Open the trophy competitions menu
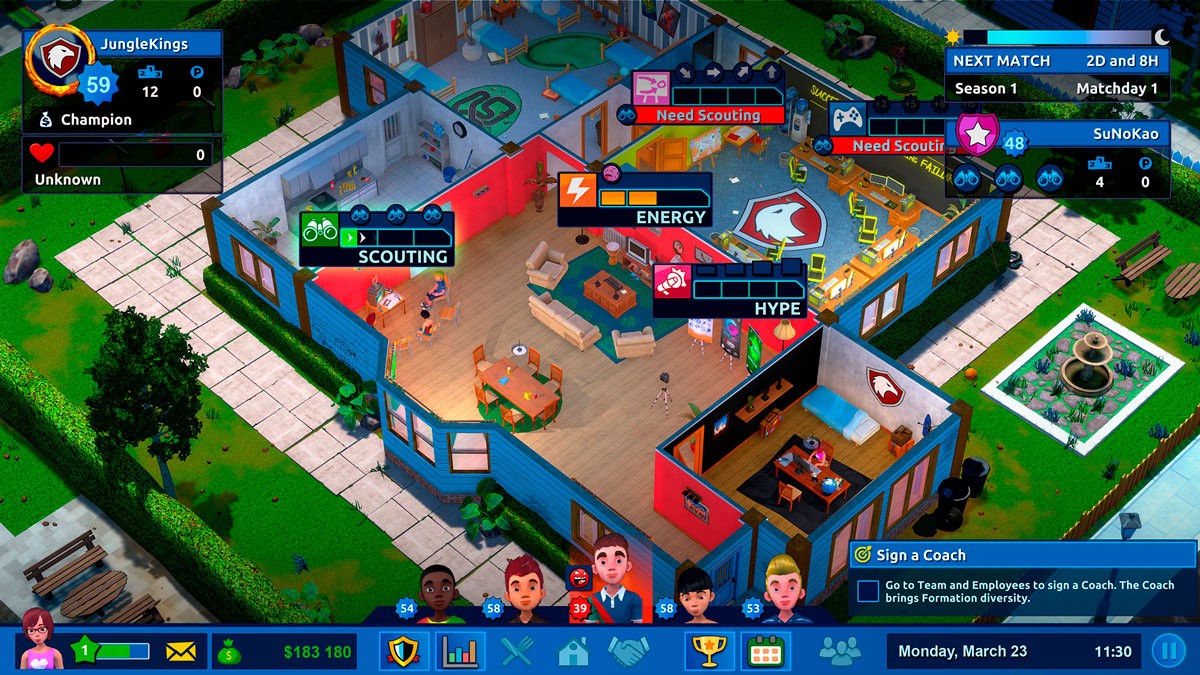Viewport: 1200px width, 675px height. (x=708, y=652)
